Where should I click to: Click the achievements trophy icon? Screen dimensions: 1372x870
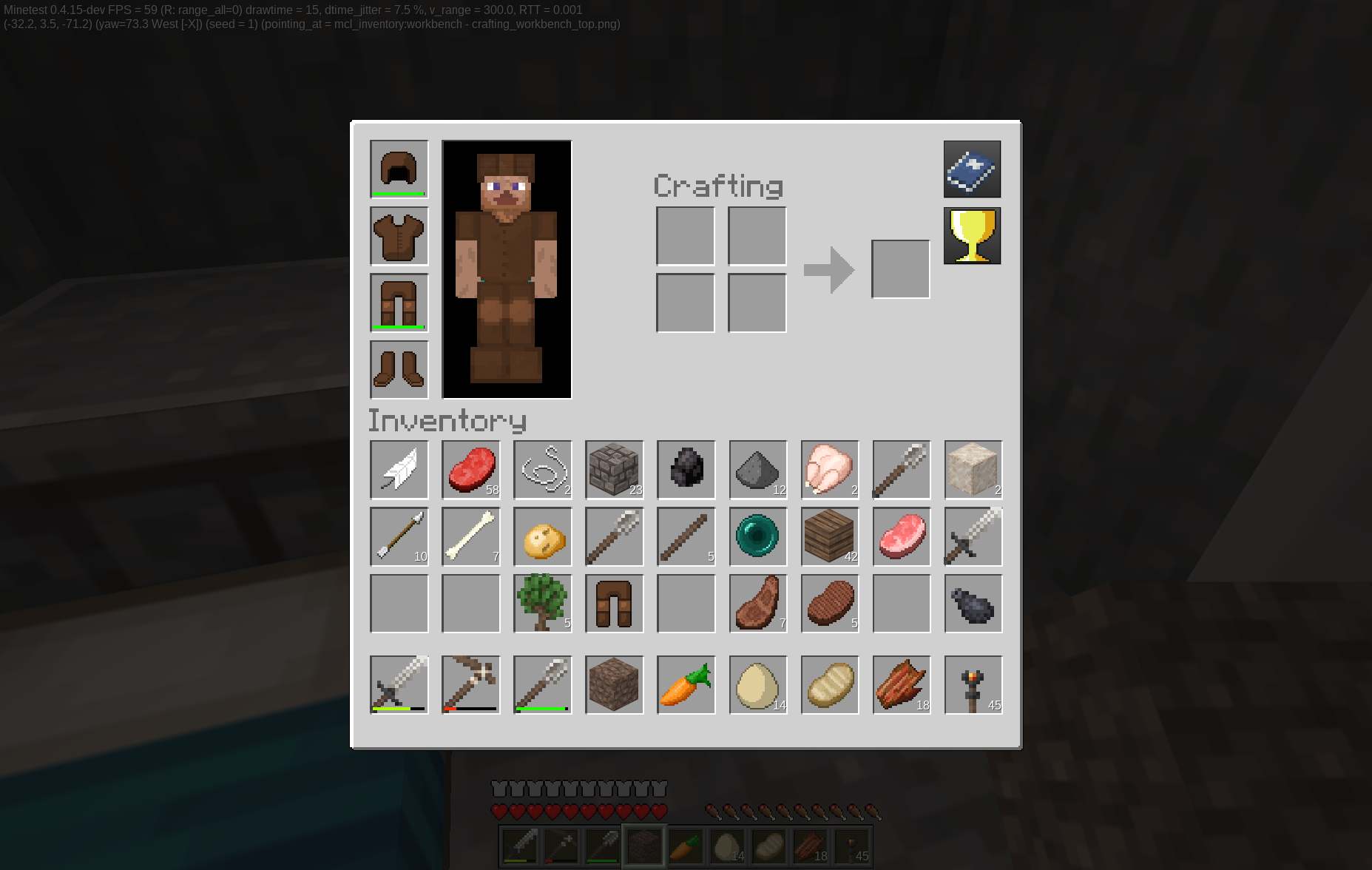click(x=971, y=235)
